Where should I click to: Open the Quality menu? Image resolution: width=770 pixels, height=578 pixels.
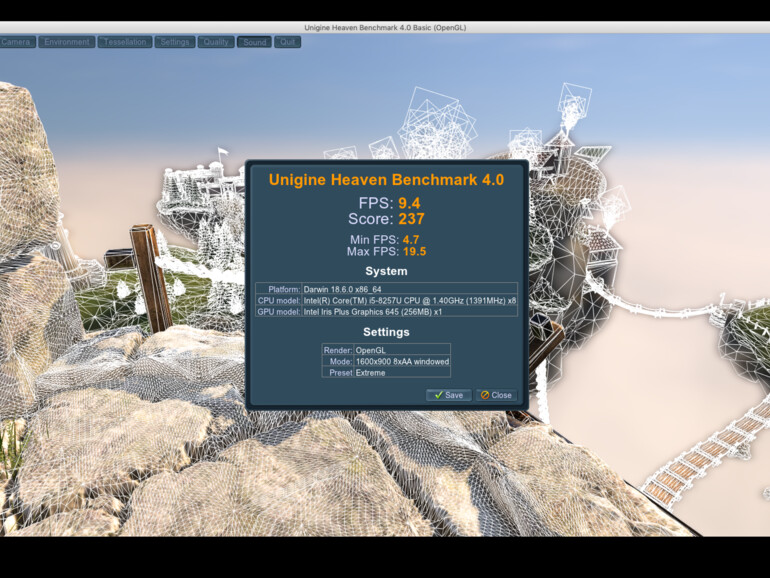[x=215, y=42]
